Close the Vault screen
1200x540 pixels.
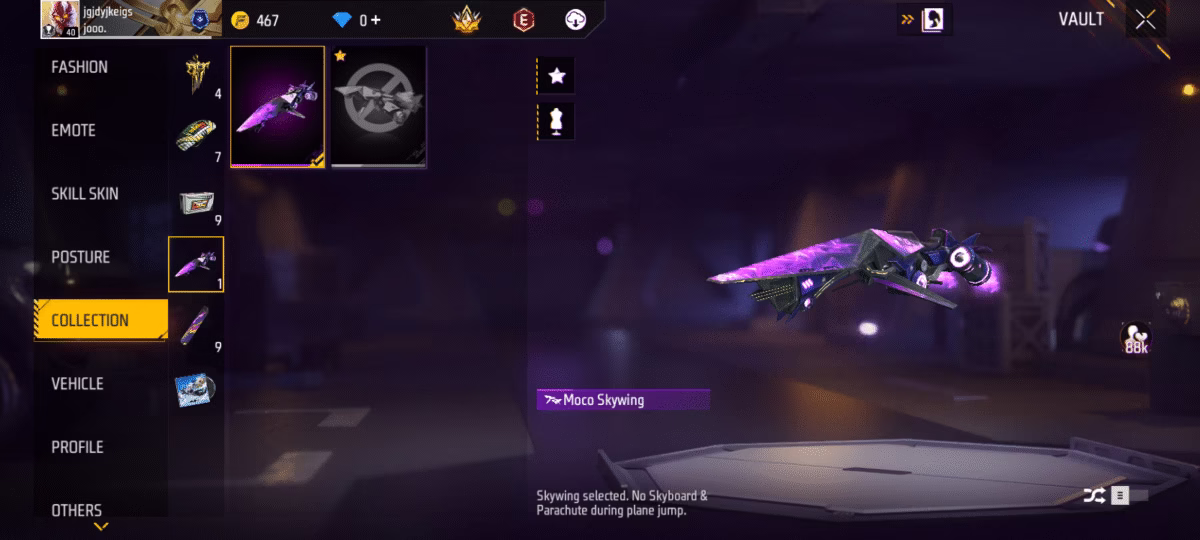pos(1145,20)
